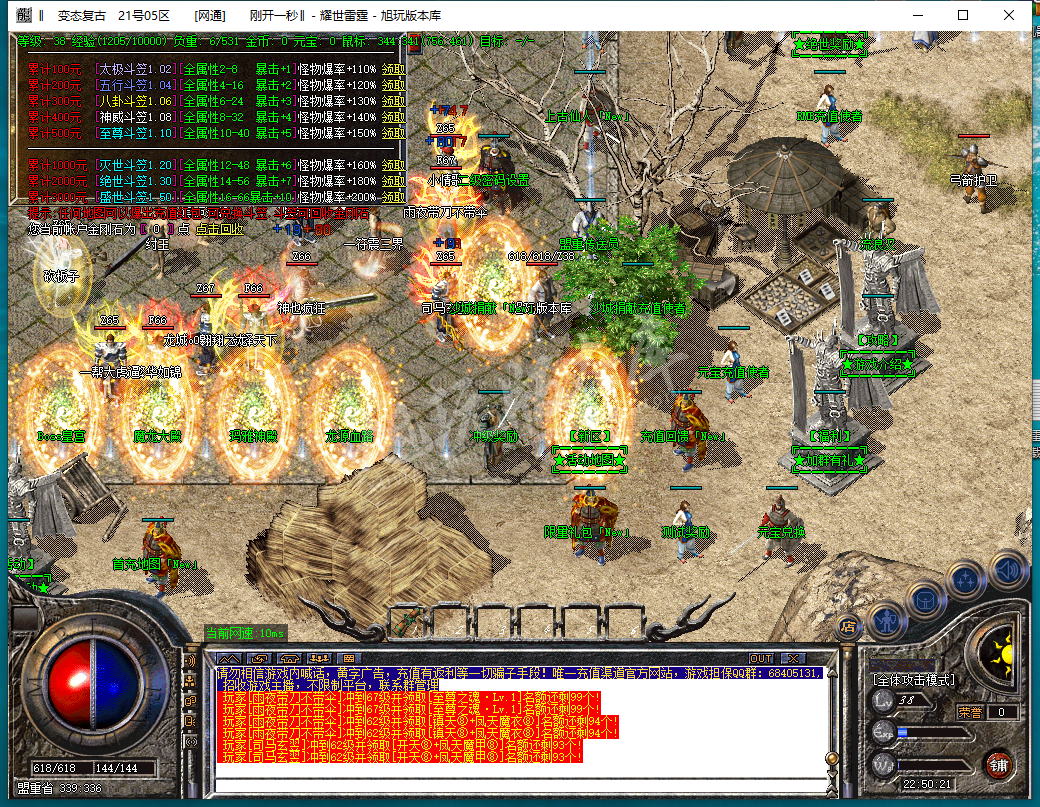Image resolution: width=1040 pixels, height=807 pixels.
Task: Toggle the speaker sound button
Action: click(1008, 570)
